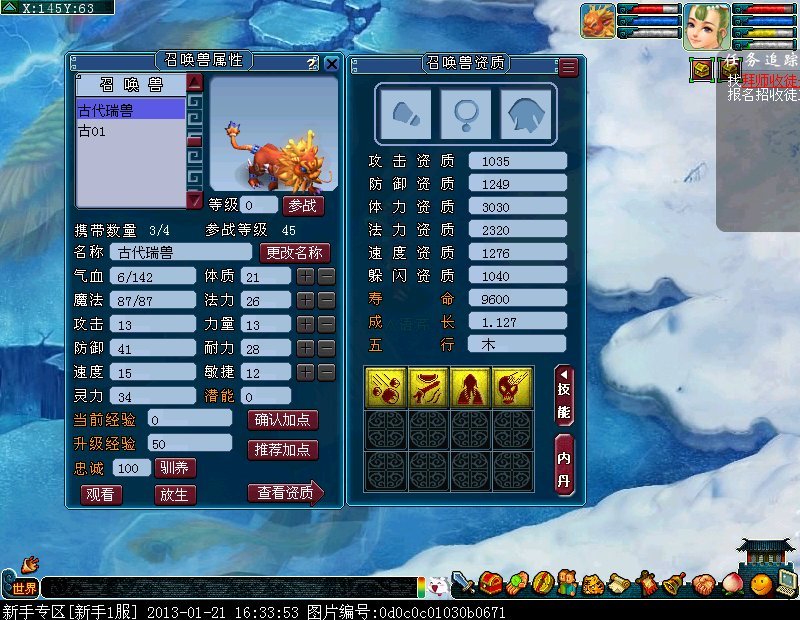Screen dimensions: 800x620
Task: Click the 世界 chat channel button
Action: click(x=24, y=588)
